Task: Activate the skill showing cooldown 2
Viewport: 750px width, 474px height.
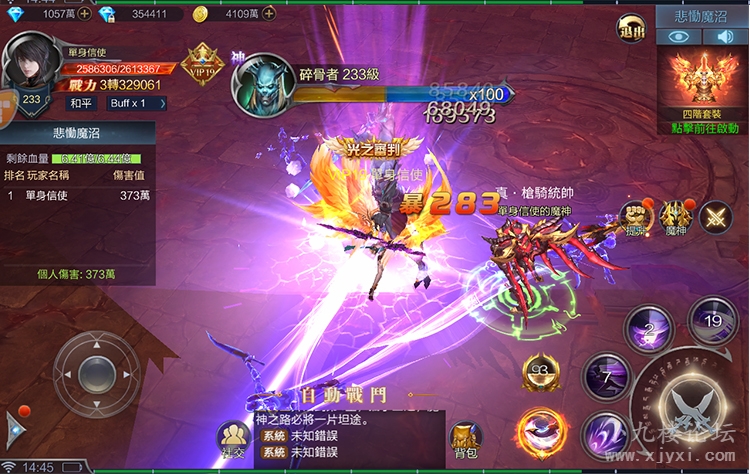Action: tap(648, 330)
